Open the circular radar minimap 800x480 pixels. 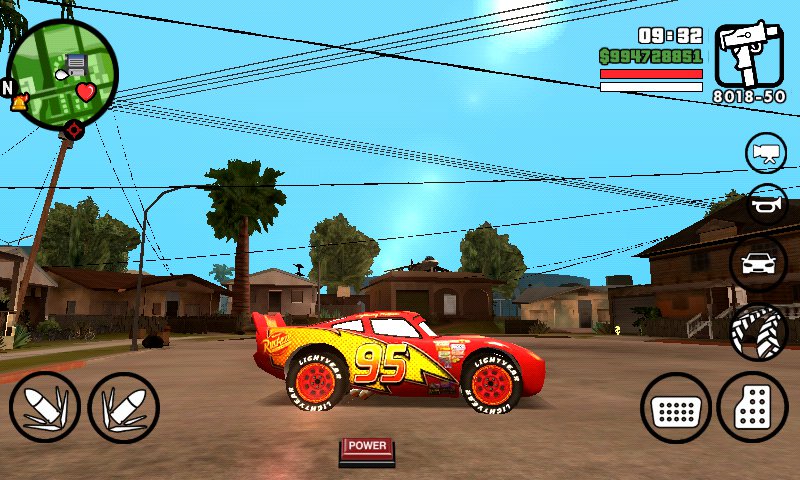click(62, 72)
